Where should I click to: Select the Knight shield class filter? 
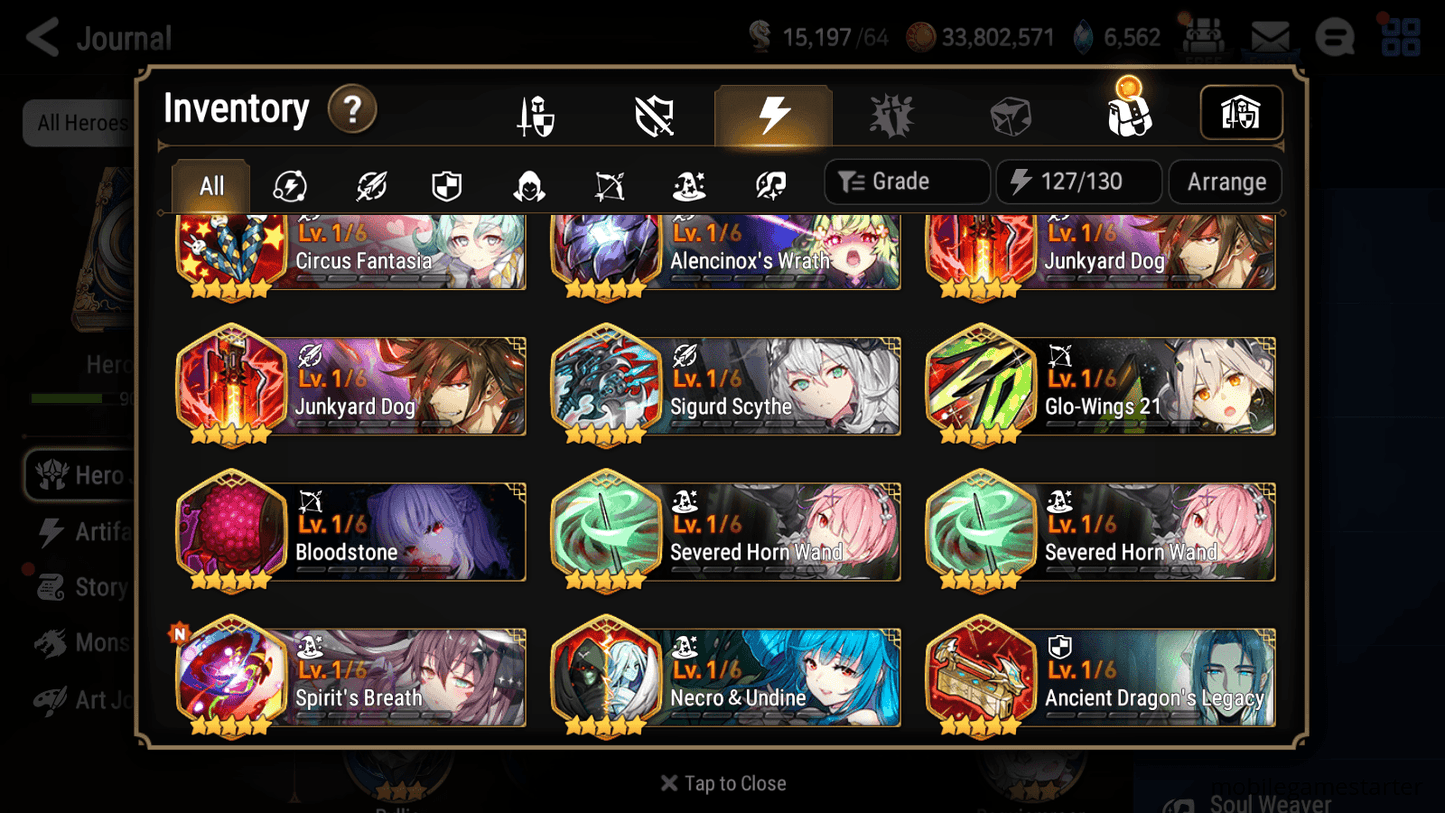tap(446, 182)
